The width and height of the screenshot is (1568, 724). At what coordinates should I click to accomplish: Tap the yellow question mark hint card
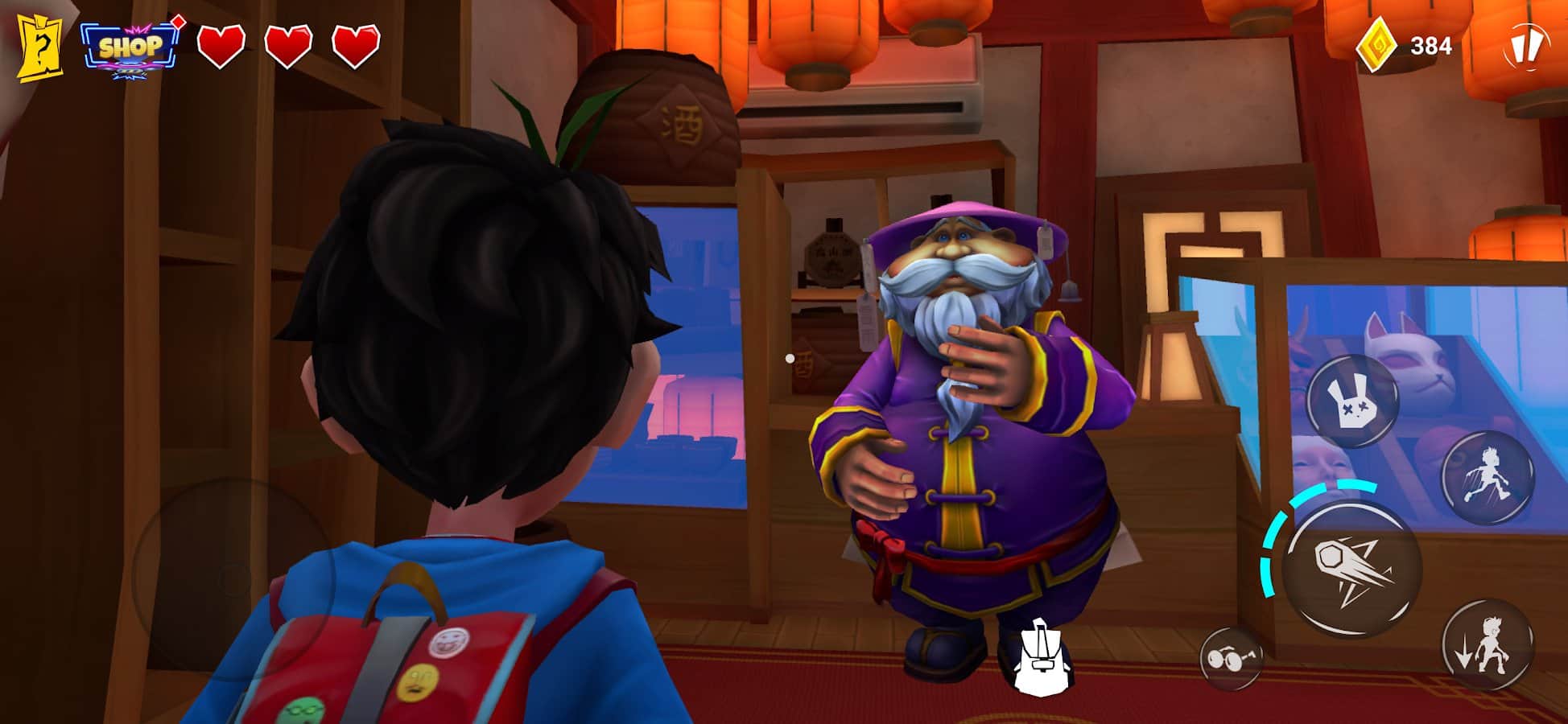pyautogui.click(x=40, y=47)
